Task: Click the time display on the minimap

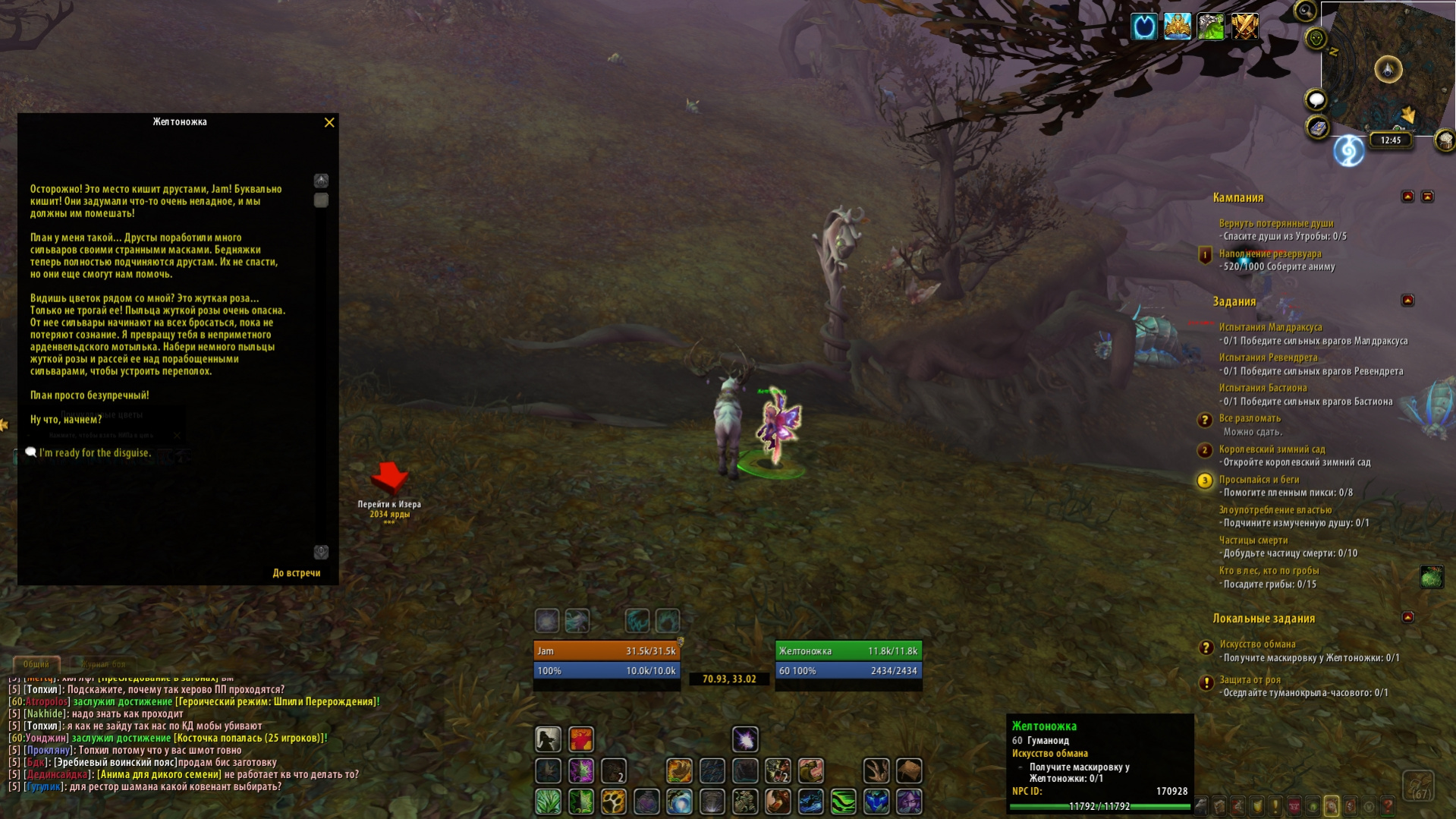Action: (x=1390, y=140)
